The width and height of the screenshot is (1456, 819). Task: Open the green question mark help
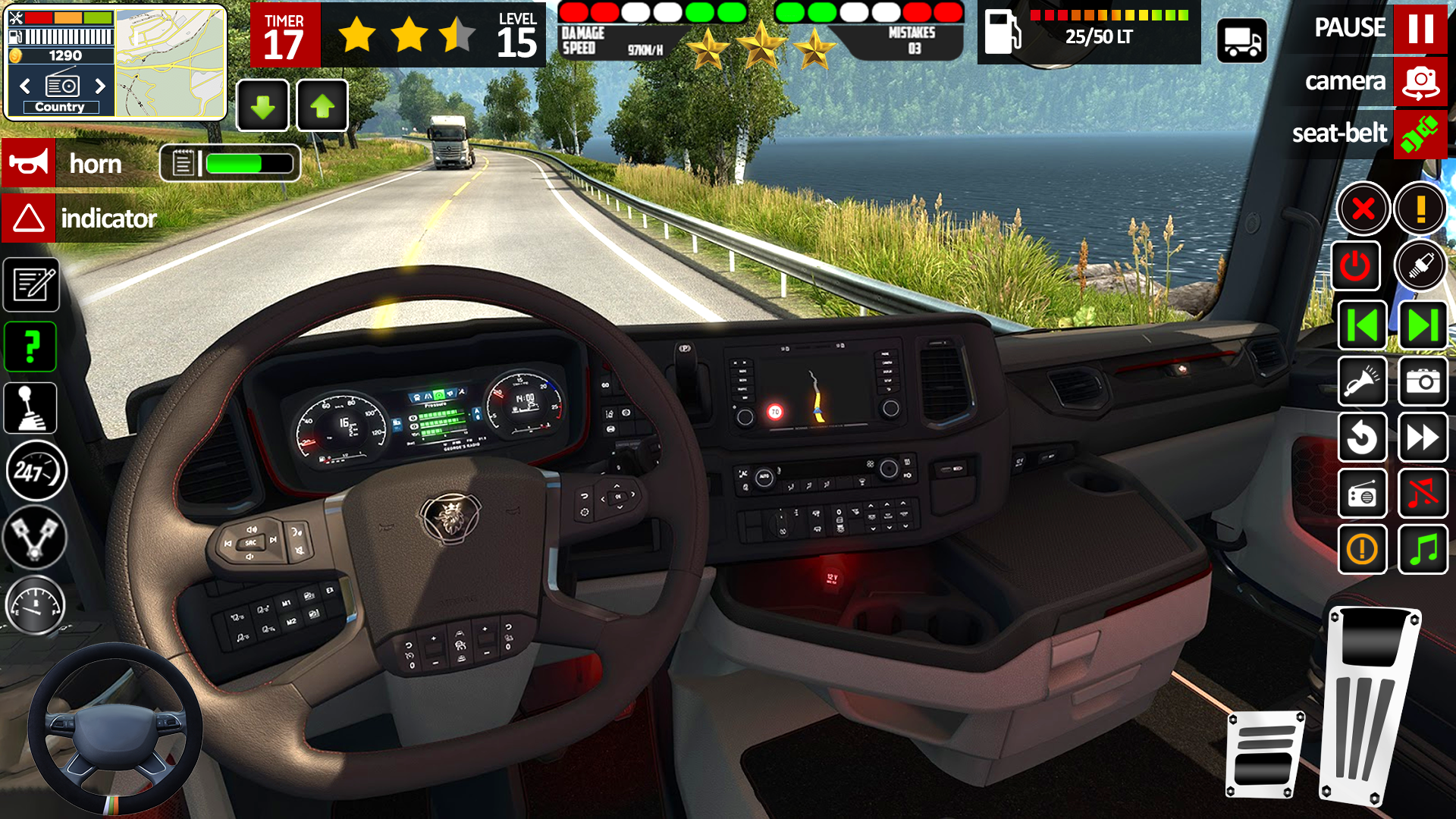[31, 347]
